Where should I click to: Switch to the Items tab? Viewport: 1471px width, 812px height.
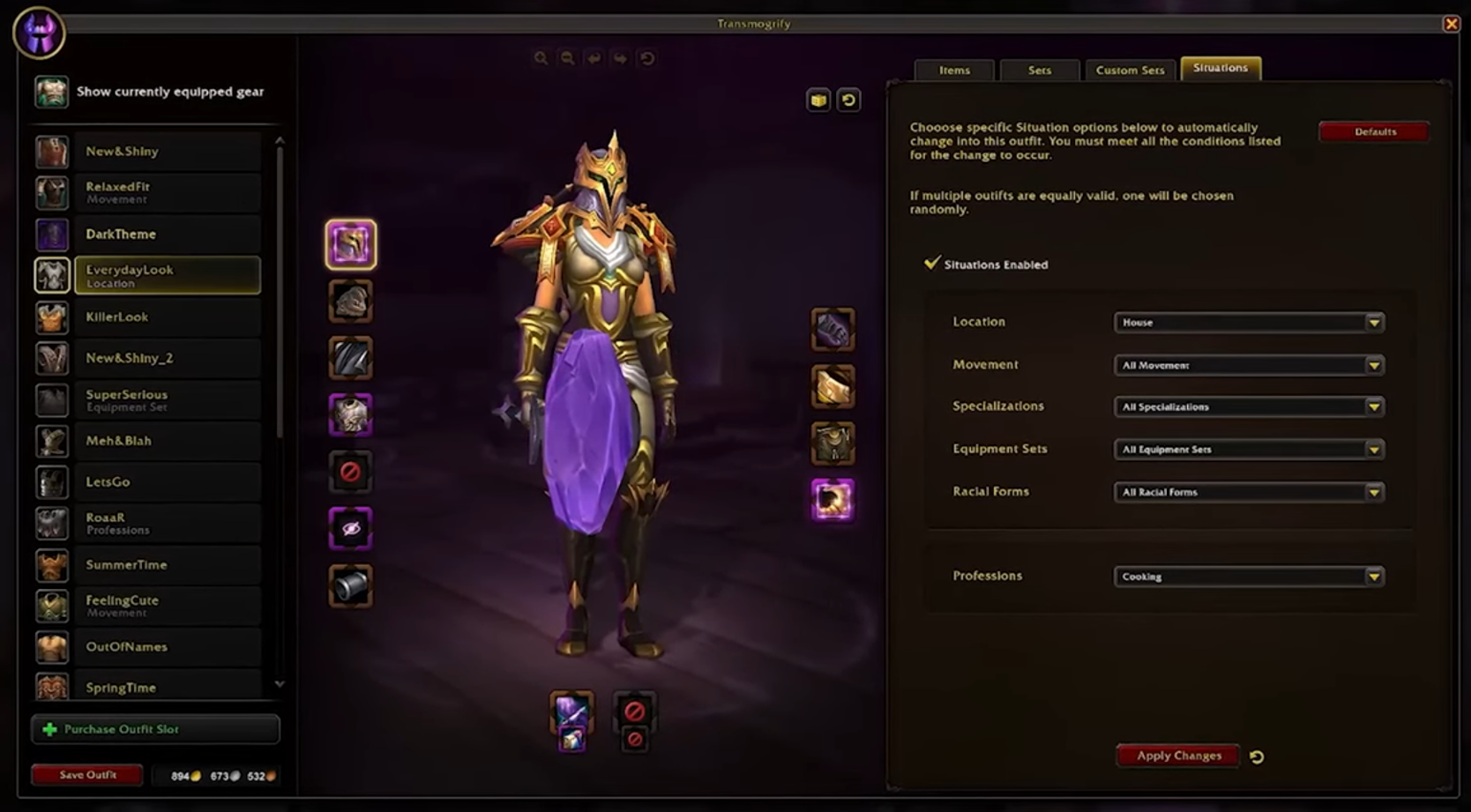[954, 70]
